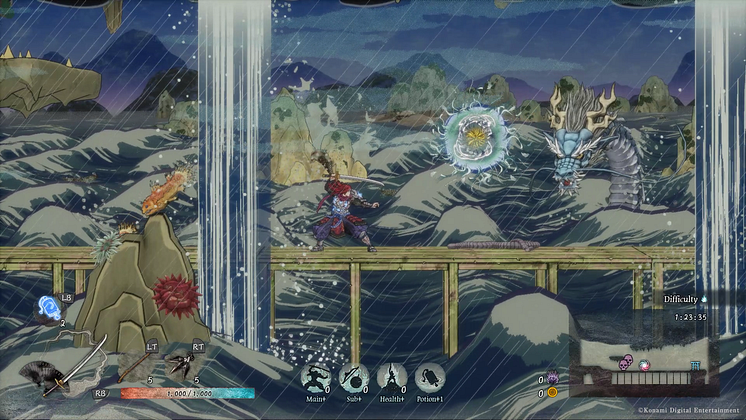Click the Potion+1 upgrade icon
The width and height of the screenshot is (746, 420).
430,378
